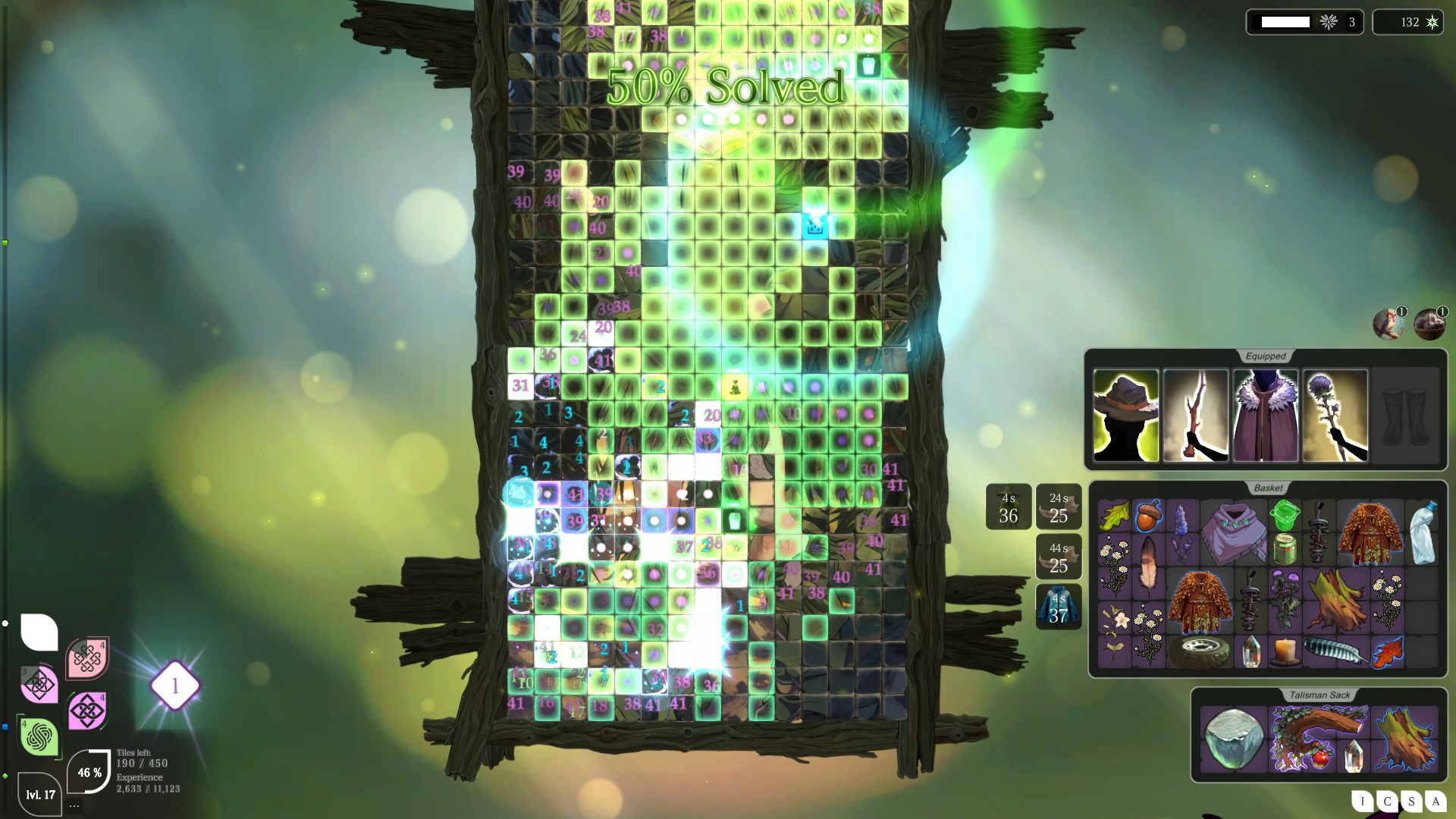Expand the Equipped panel header

pyautogui.click(x=1265, y=356)
